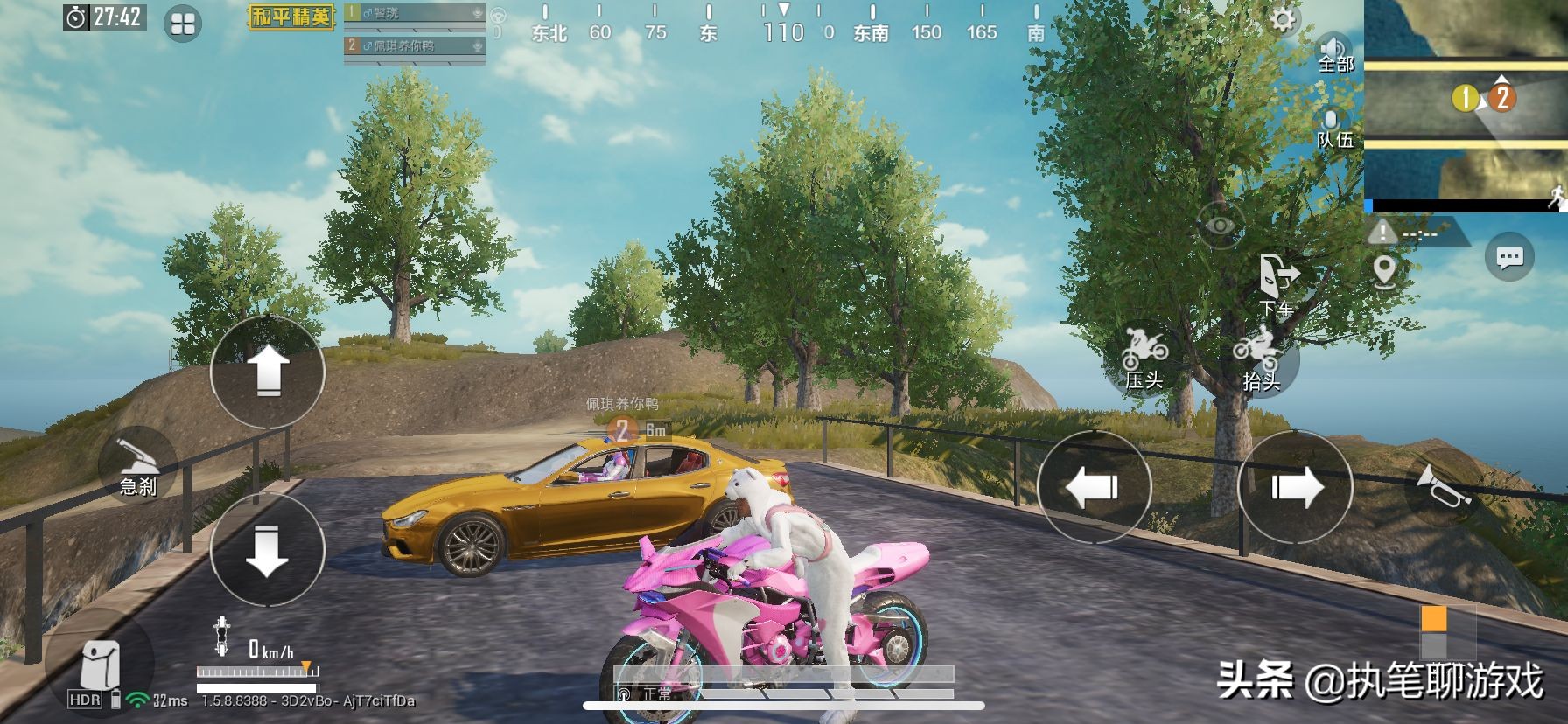
Task: Open the settings gear
Action: pos(1283,20)
